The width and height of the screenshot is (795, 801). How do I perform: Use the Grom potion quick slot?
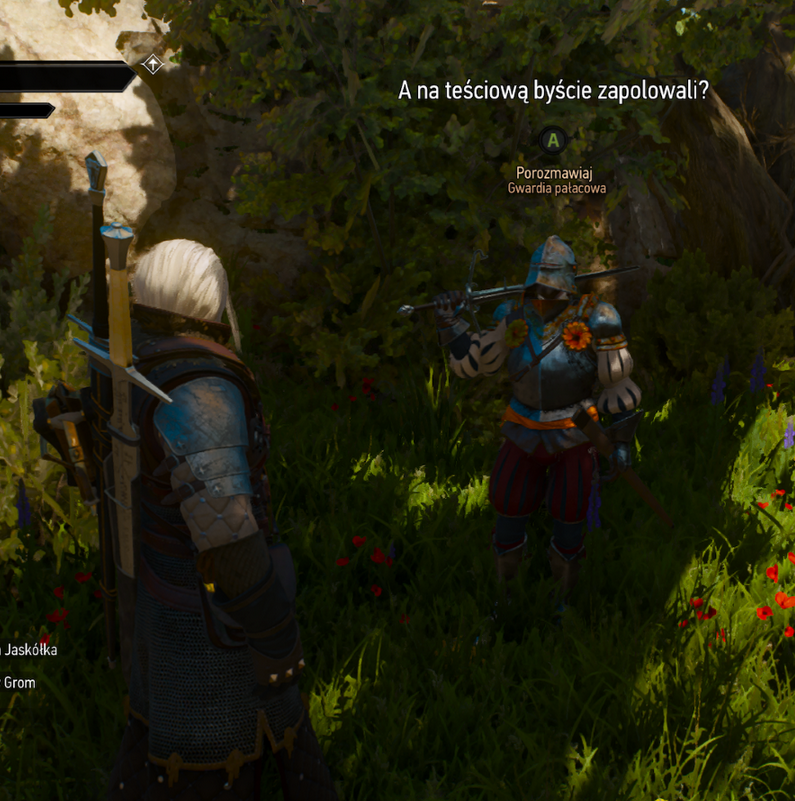[18, 683]
